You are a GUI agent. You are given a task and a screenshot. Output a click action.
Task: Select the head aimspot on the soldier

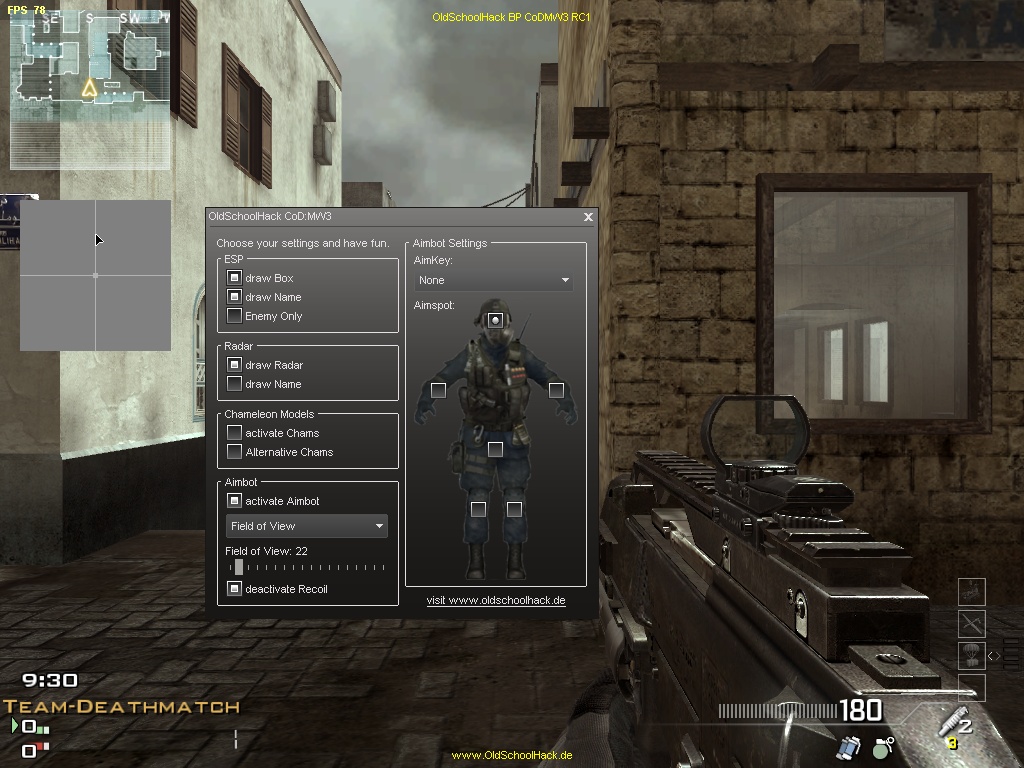[x=495, y=320]
